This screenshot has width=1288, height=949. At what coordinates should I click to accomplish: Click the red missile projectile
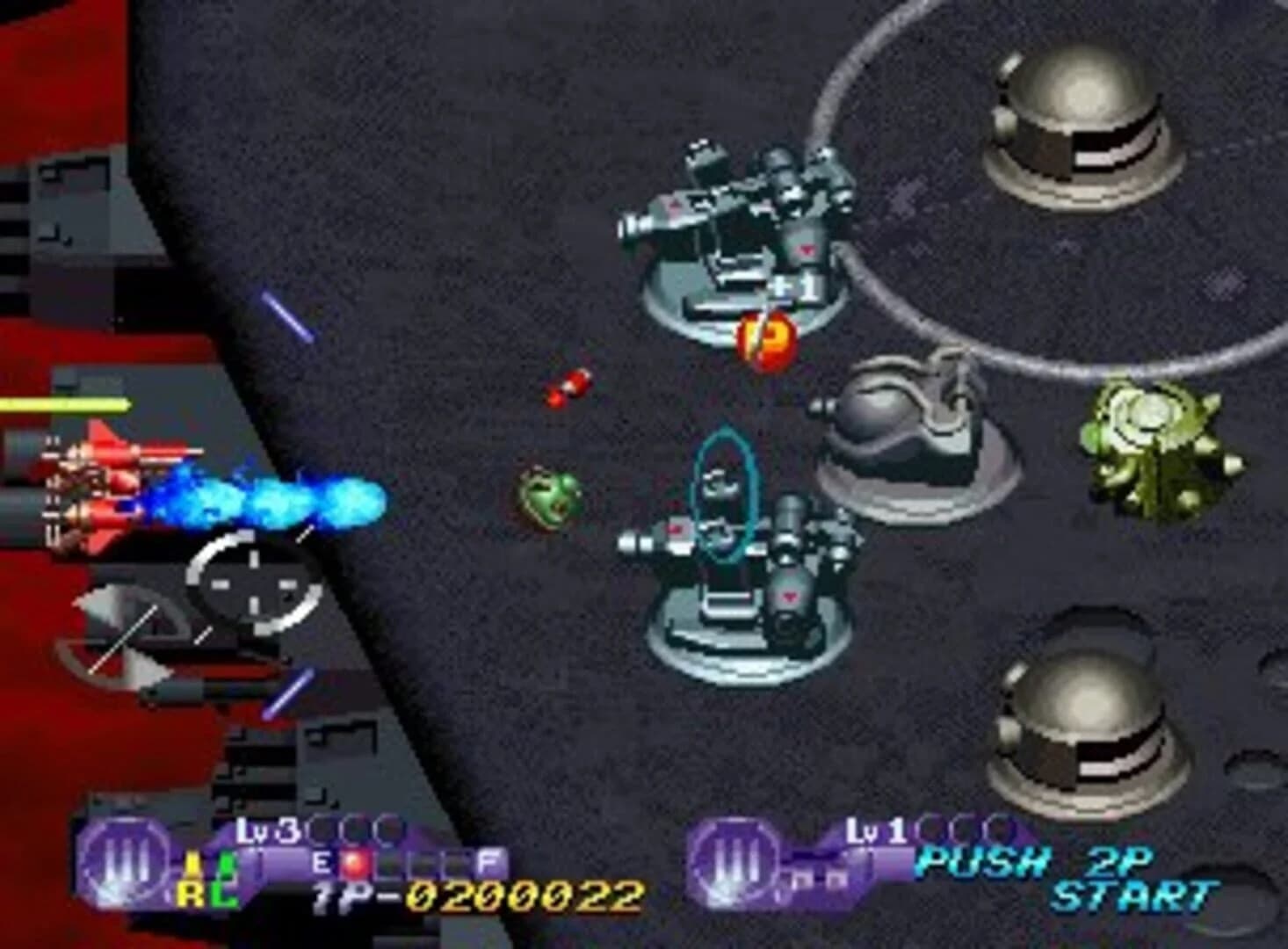[567, 387]
